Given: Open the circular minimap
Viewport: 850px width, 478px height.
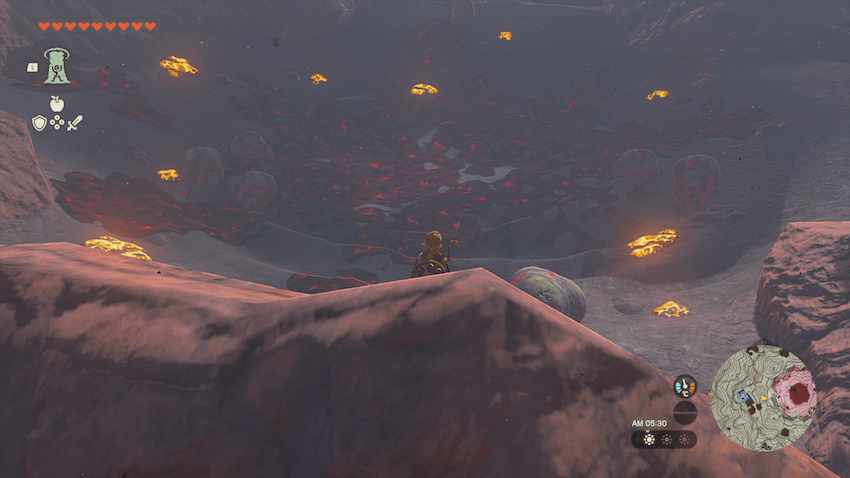Looking at the screenshot, I should coord(764,397).
